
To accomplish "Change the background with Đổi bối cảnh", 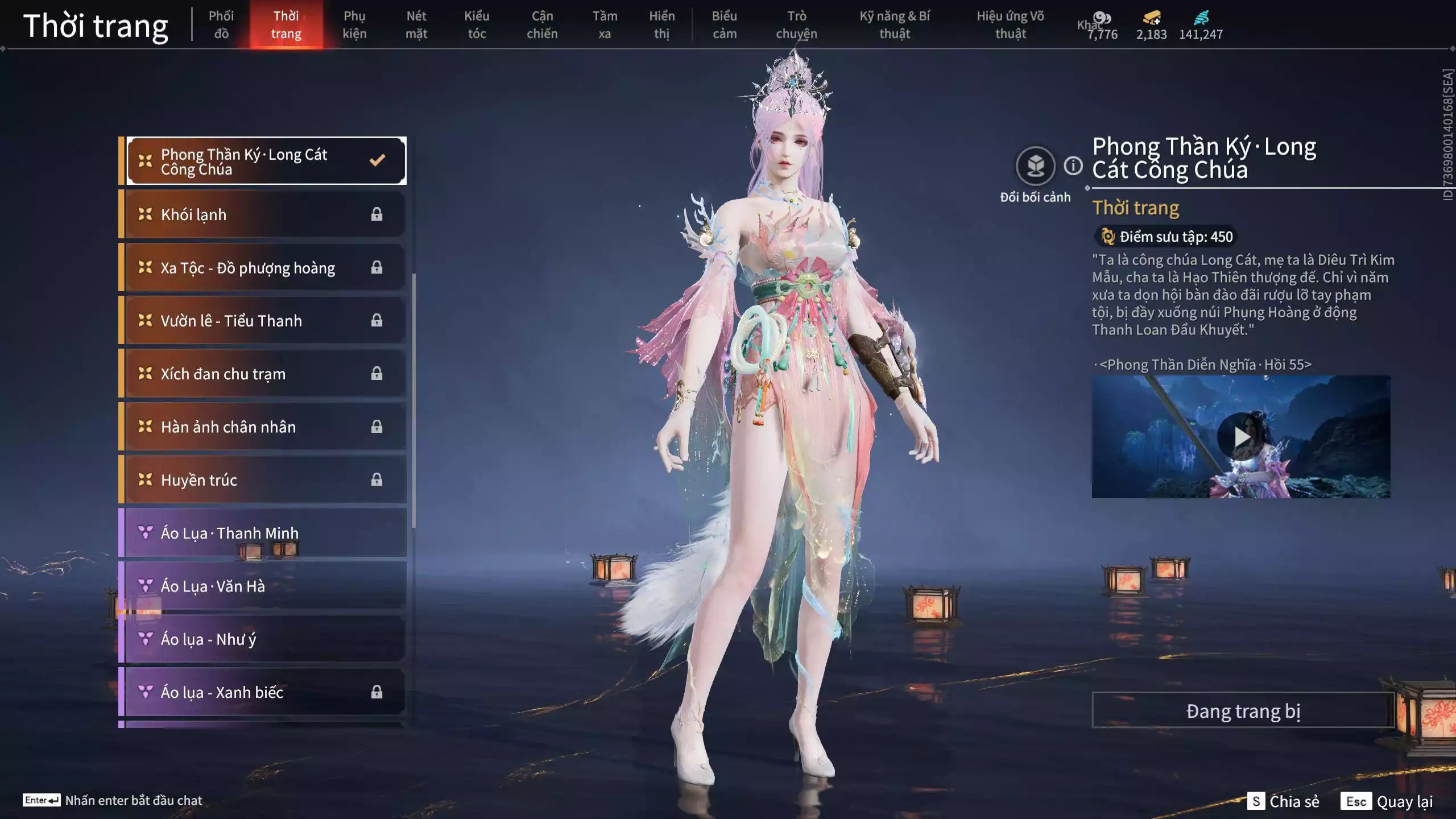I will pyautogui.click(x=1035, y=167).
